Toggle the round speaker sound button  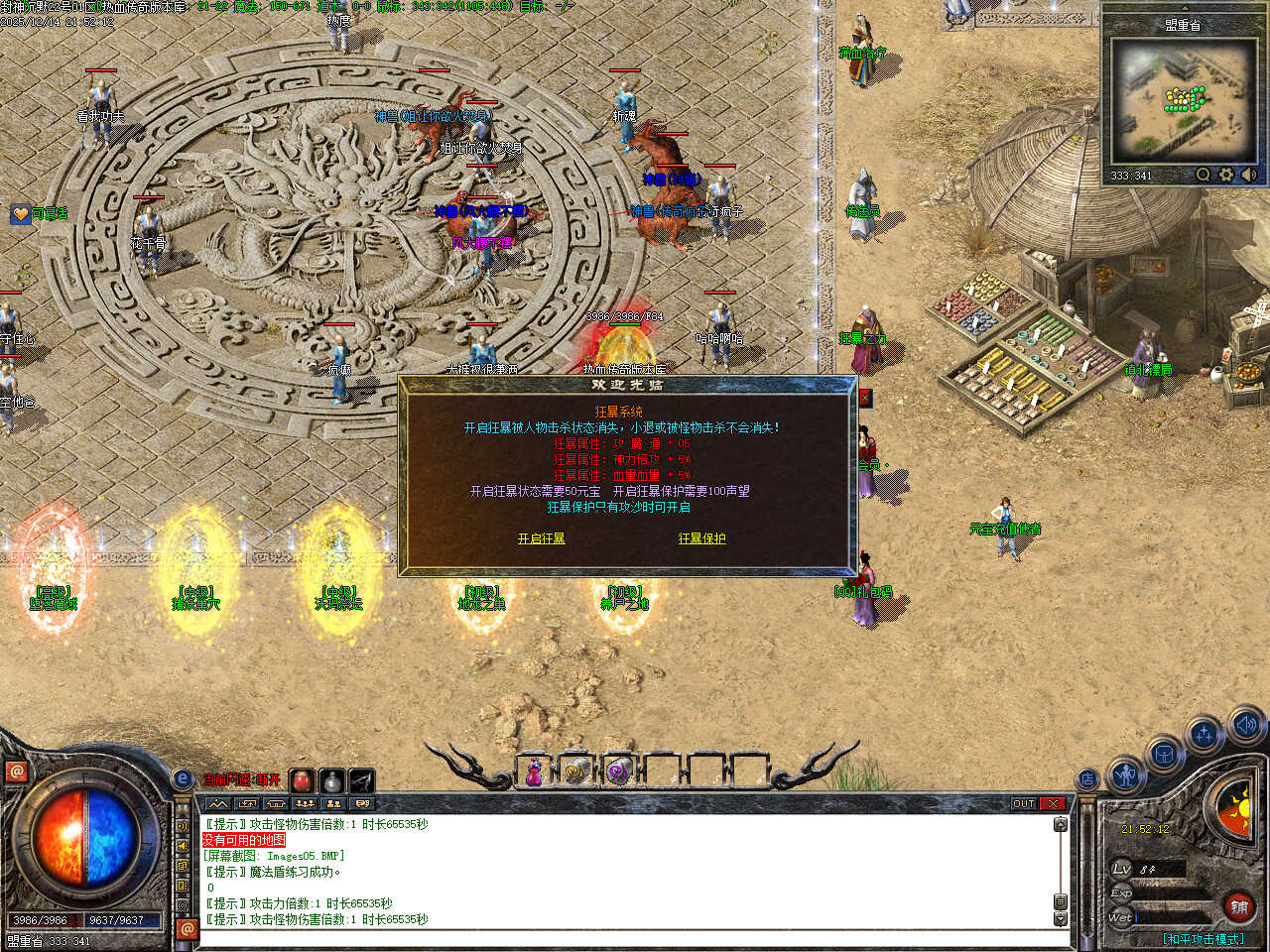(x=1245, y=725)
